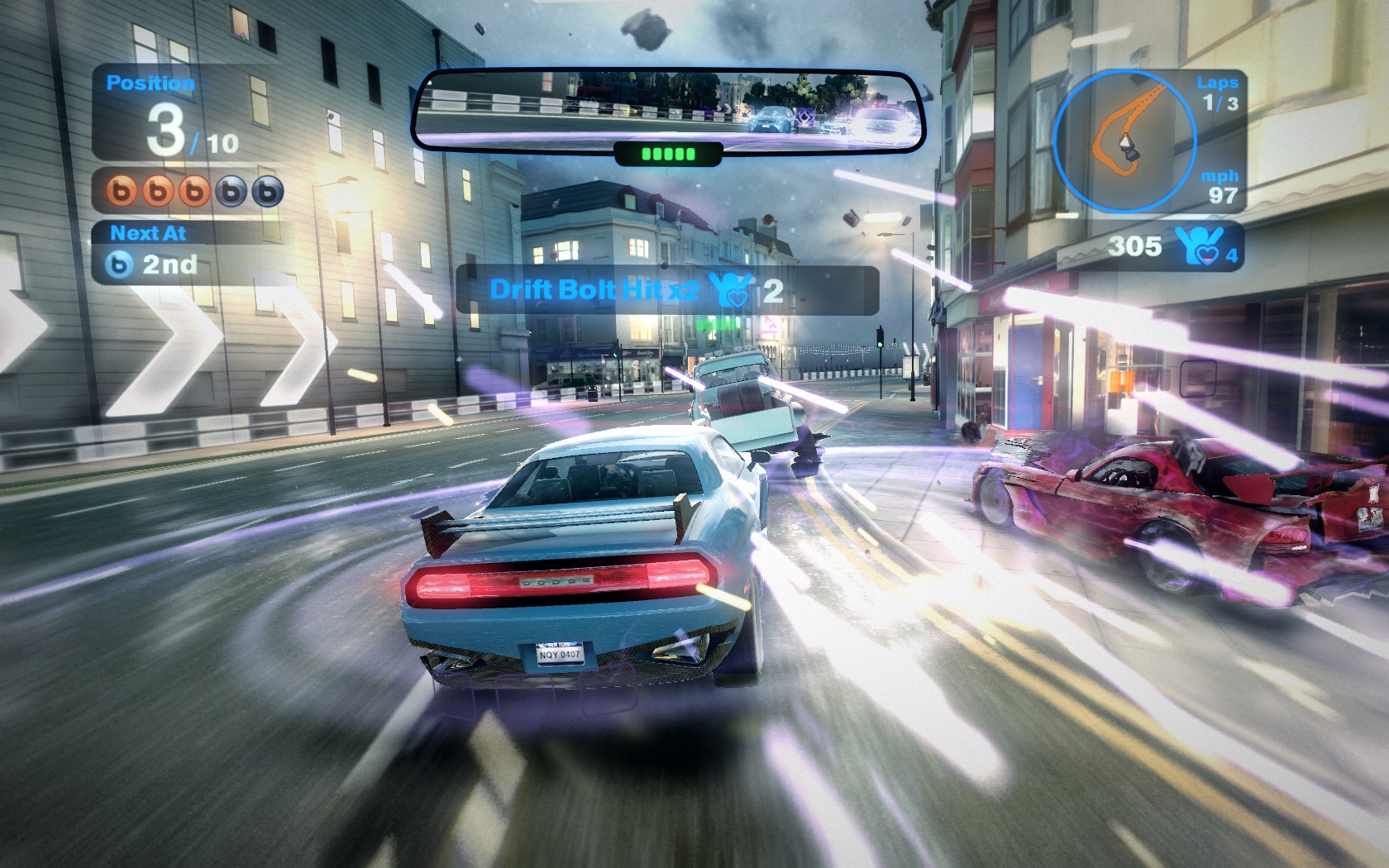Click the fan icon in Drift Bolt banner
This screenshot has width=1389, height=868.
[x=731, y=290]
